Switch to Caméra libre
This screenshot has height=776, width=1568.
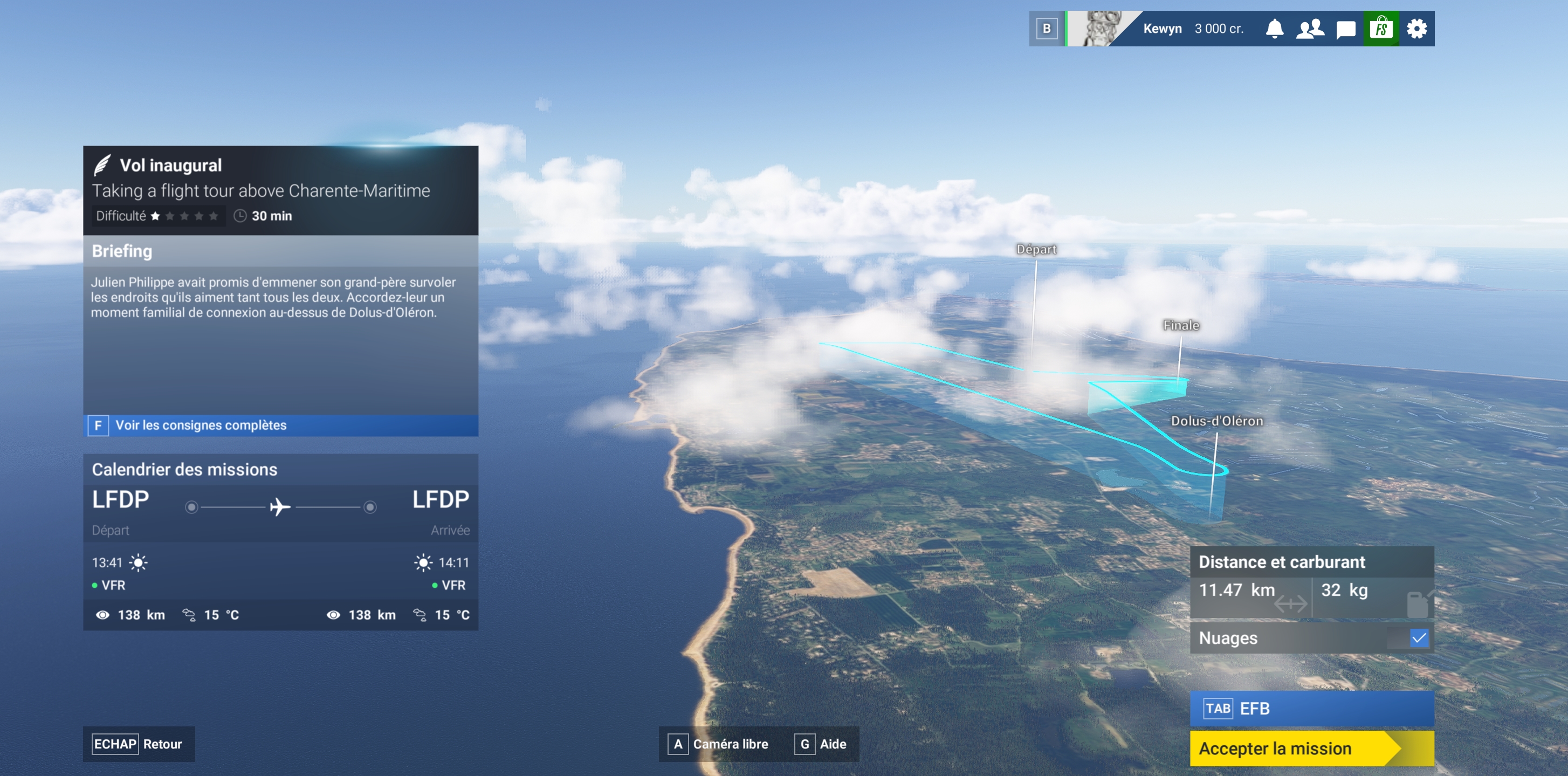coord(719,744)
